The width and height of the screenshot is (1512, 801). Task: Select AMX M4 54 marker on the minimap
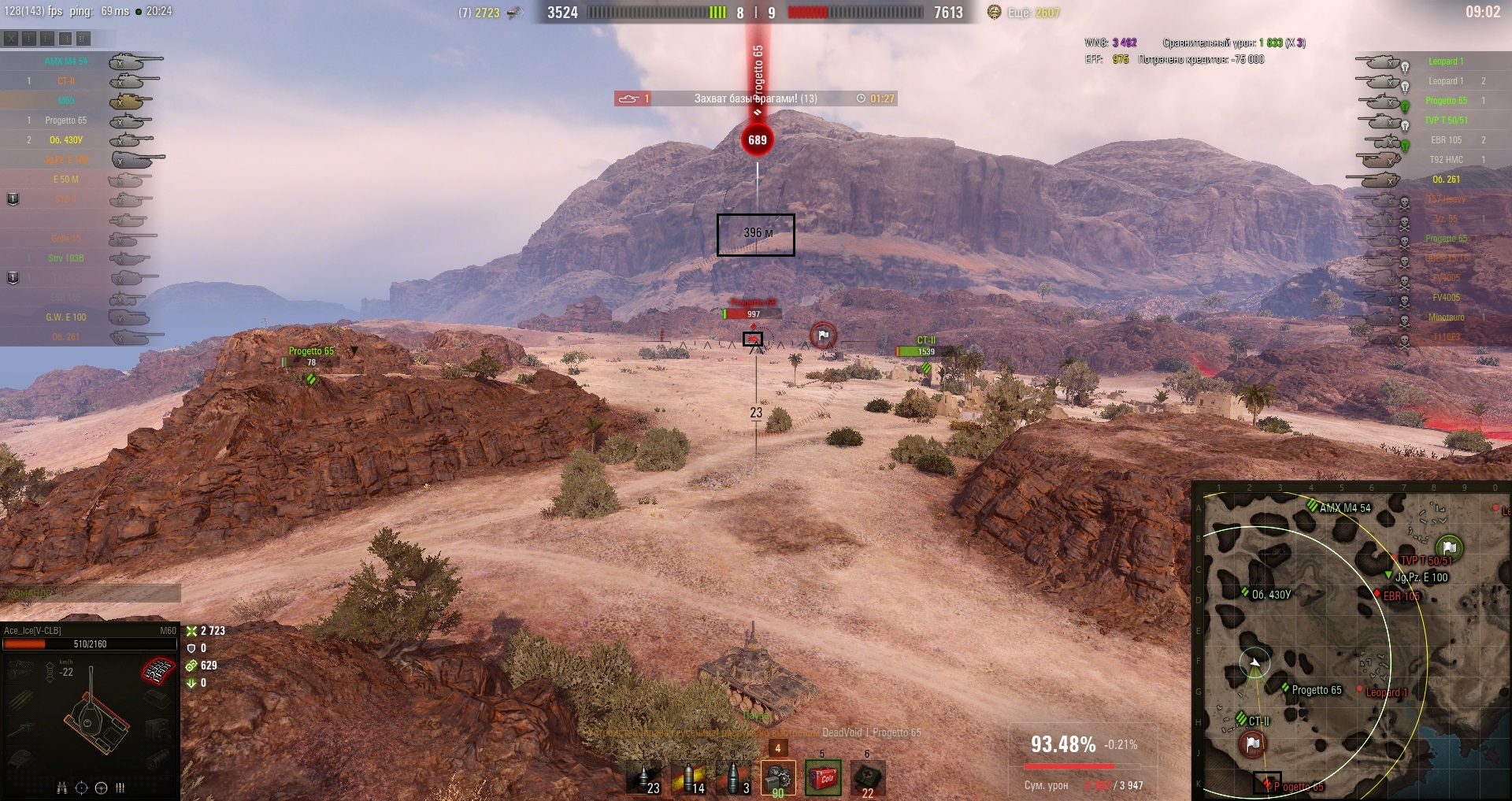(x=1313, y=506)
